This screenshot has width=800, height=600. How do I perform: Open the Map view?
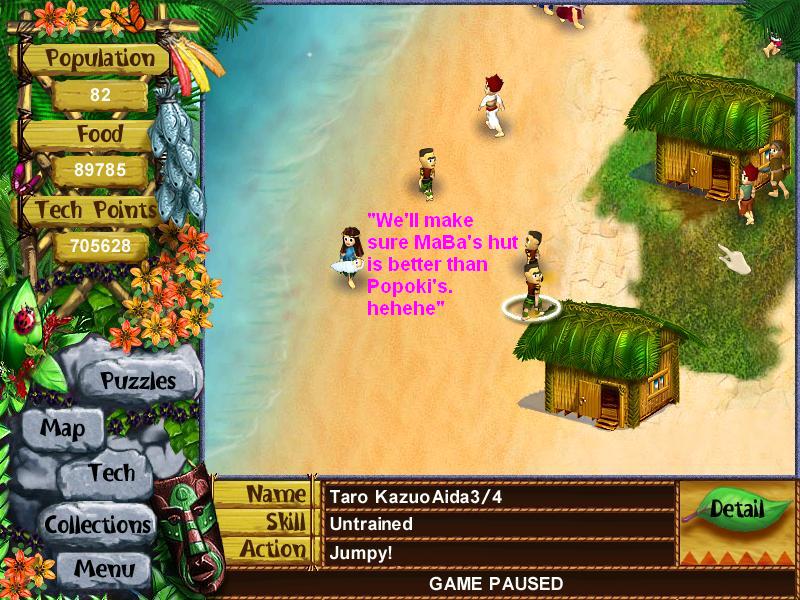coord(63,429)
